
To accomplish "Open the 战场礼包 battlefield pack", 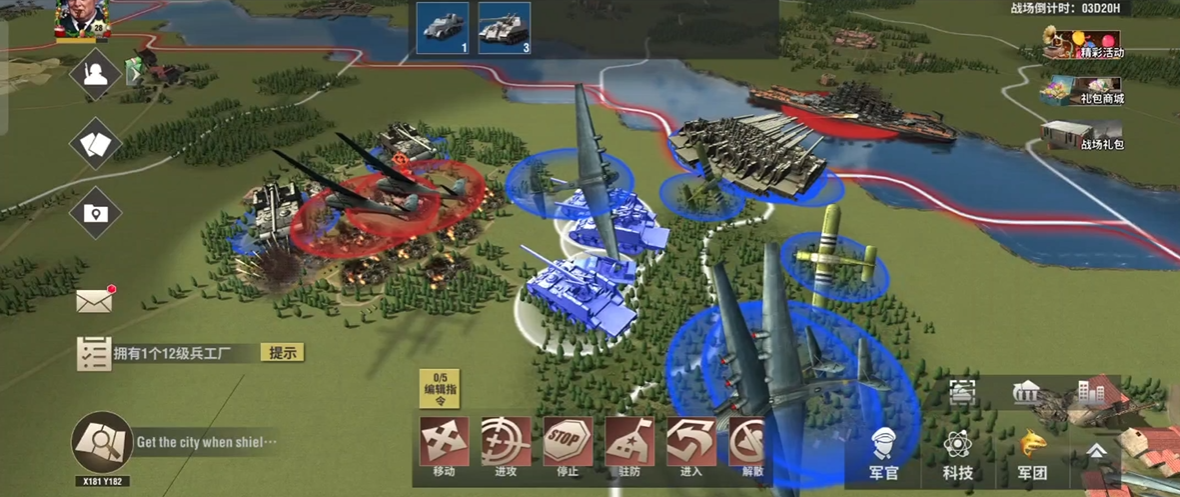I will [1083, 136].
